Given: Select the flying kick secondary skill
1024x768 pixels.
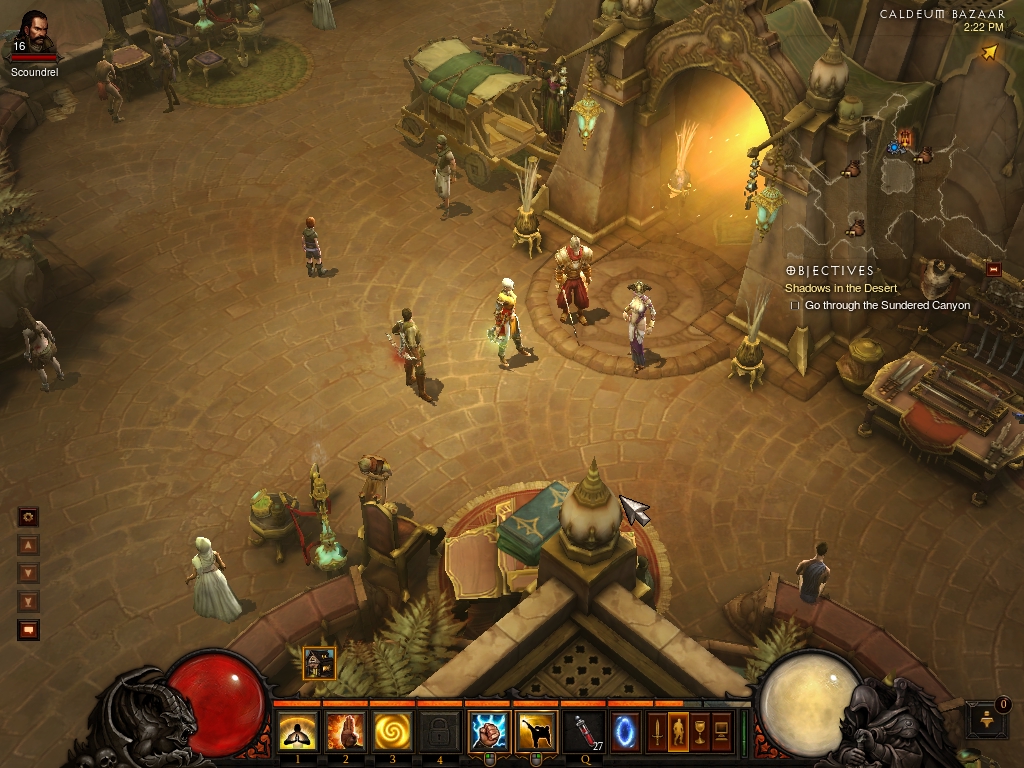Looking at the screenshot, I should [x=537, y=733].
